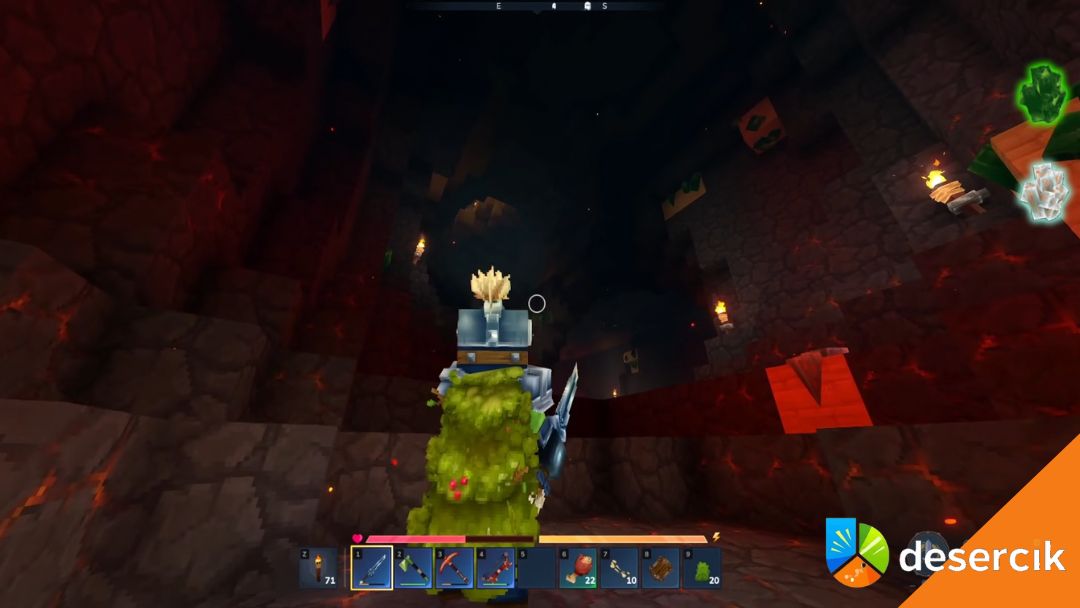
Task: Switch to the bow in slot 4
Action: coord(495,568)
